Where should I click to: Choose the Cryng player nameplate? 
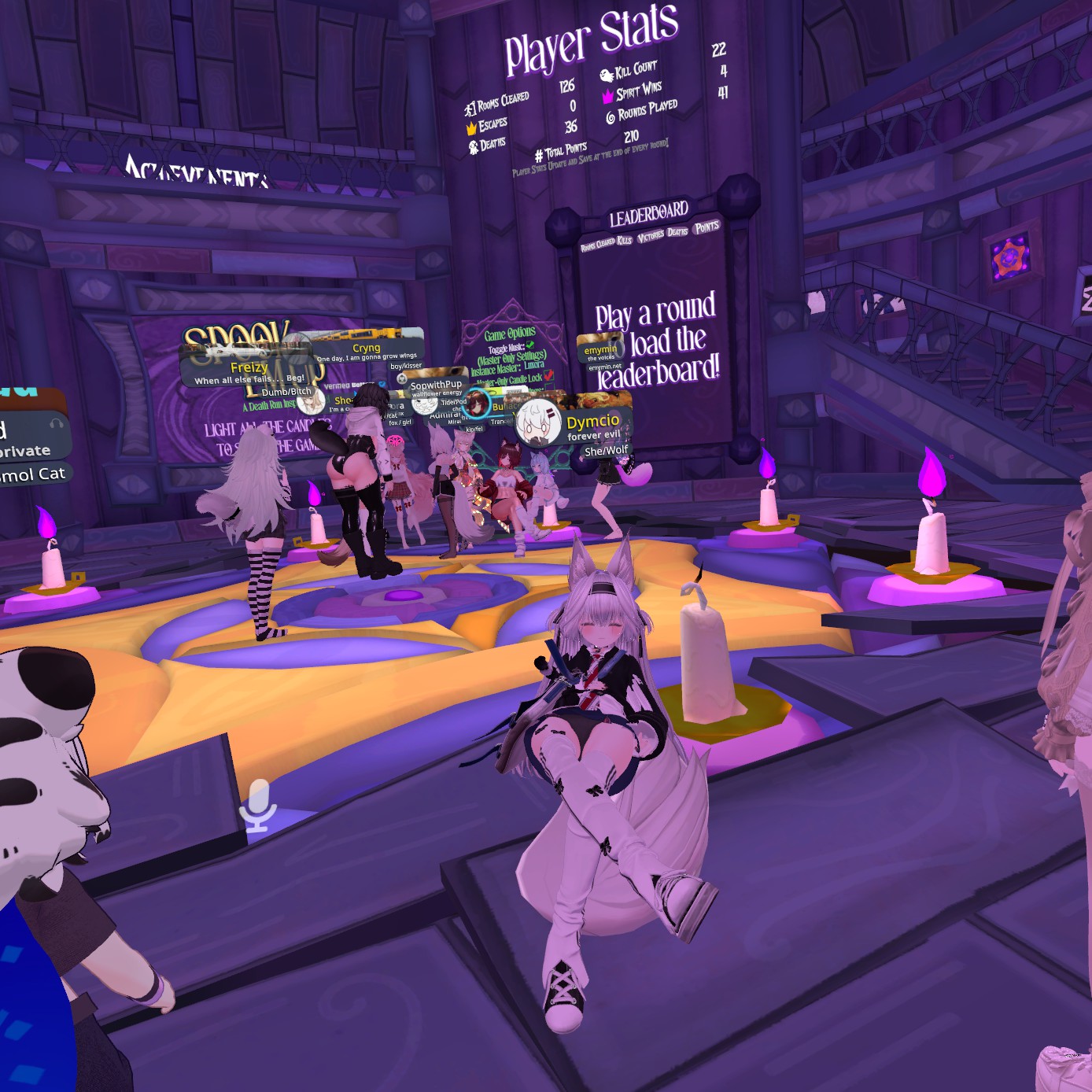367,348
